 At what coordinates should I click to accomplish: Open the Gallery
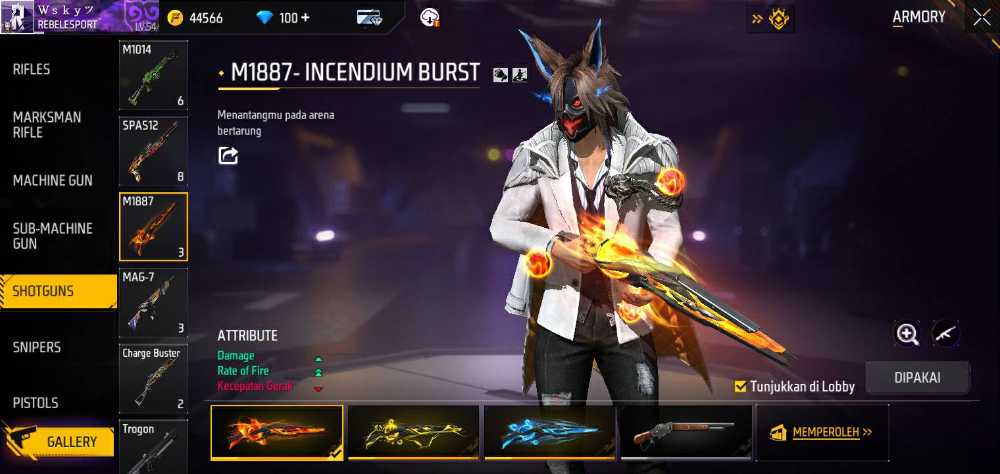pos(70,441)
